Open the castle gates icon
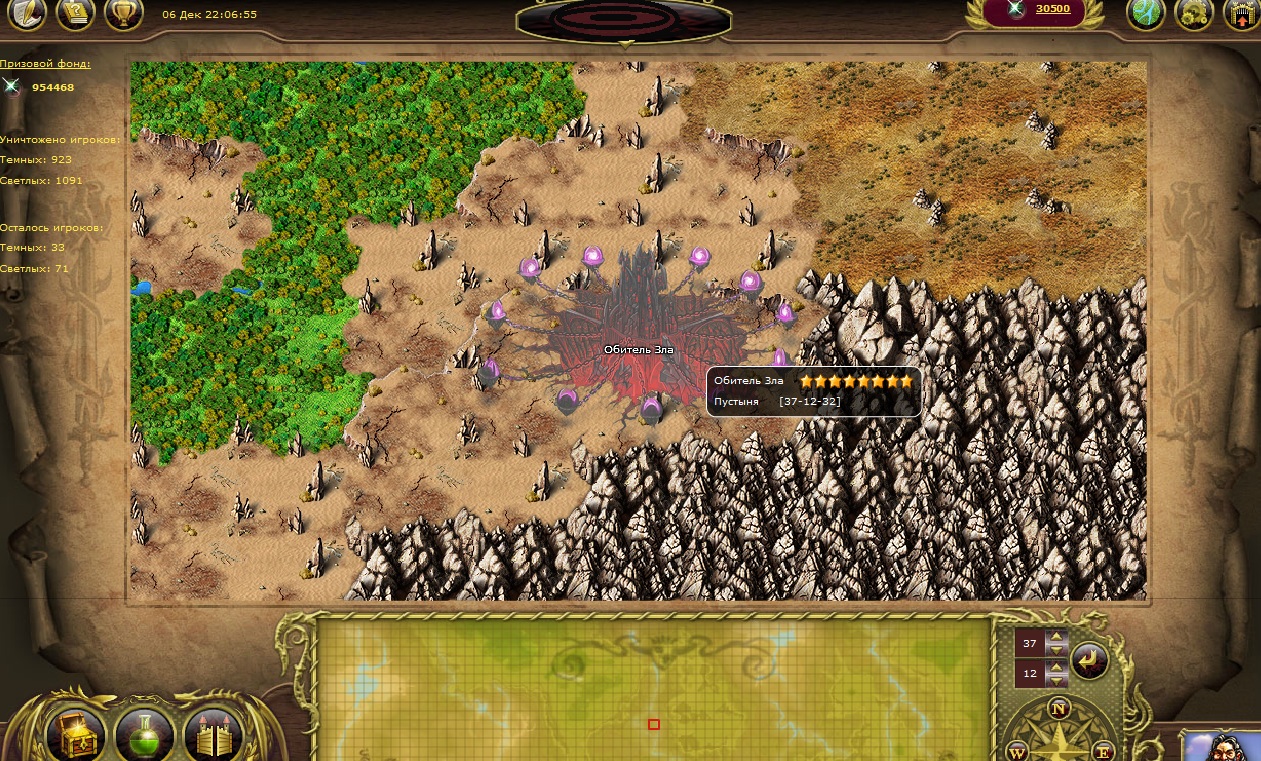This screenshot has height=761, width=1261. coord(213,738)
